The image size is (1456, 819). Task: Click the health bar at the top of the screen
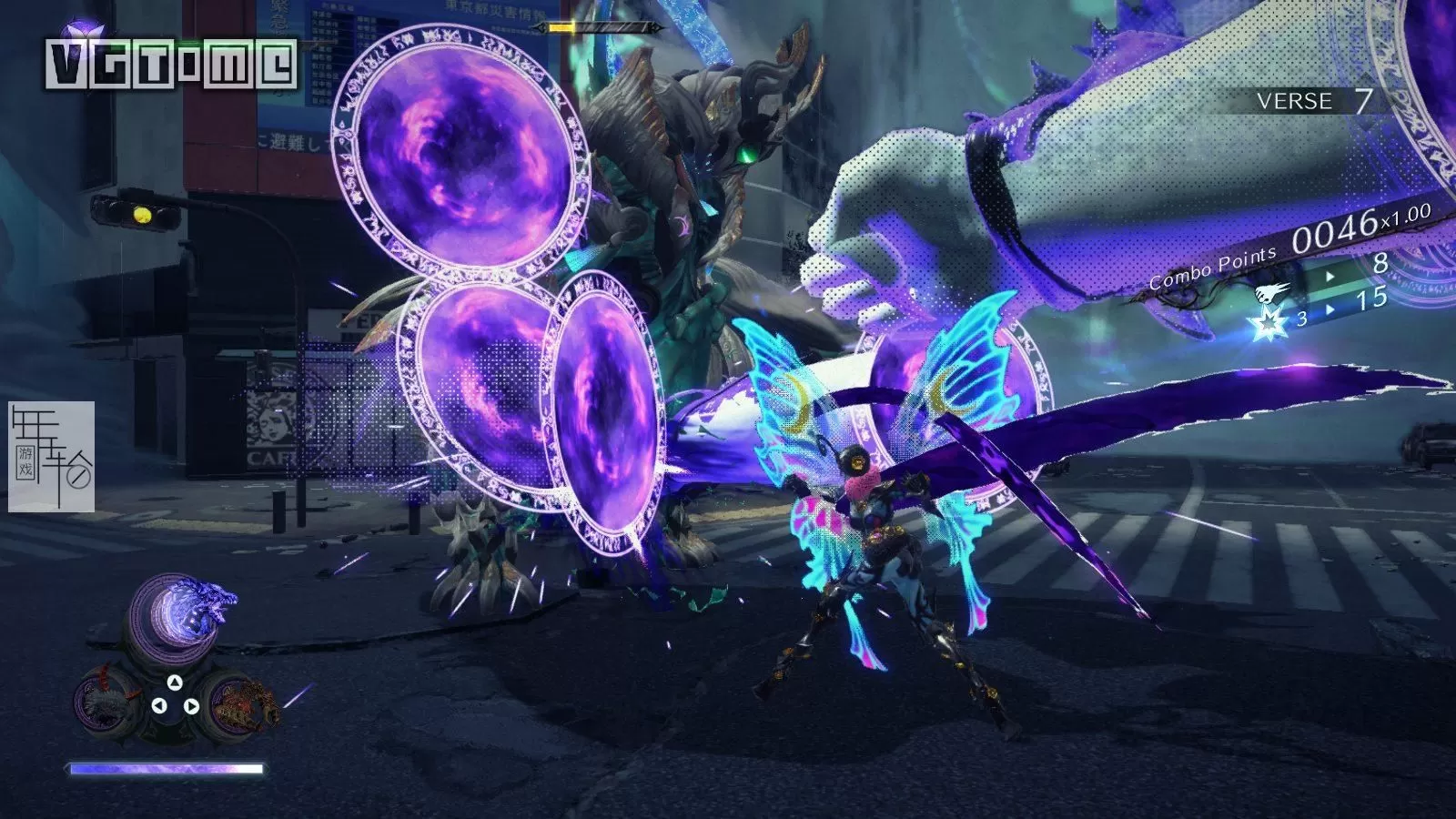601,27
